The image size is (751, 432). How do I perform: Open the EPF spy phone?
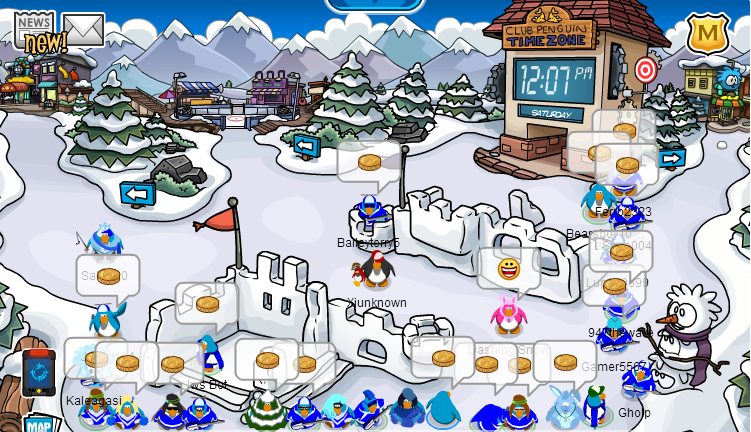[x=38, y=373]
